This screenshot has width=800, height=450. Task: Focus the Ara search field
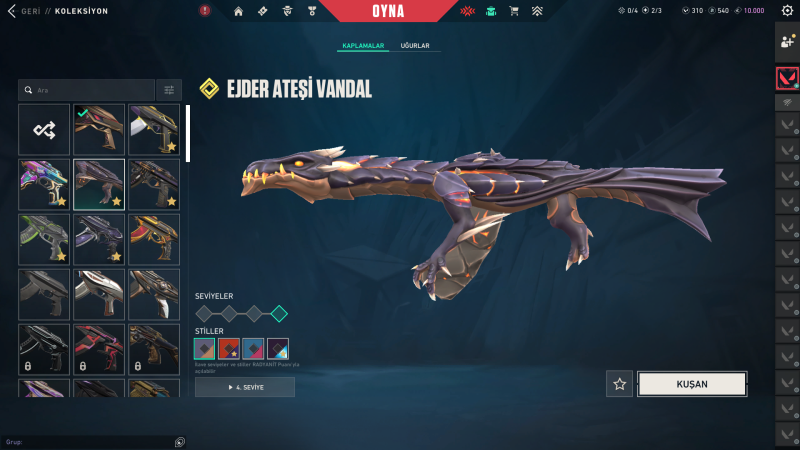pos(90,90)
